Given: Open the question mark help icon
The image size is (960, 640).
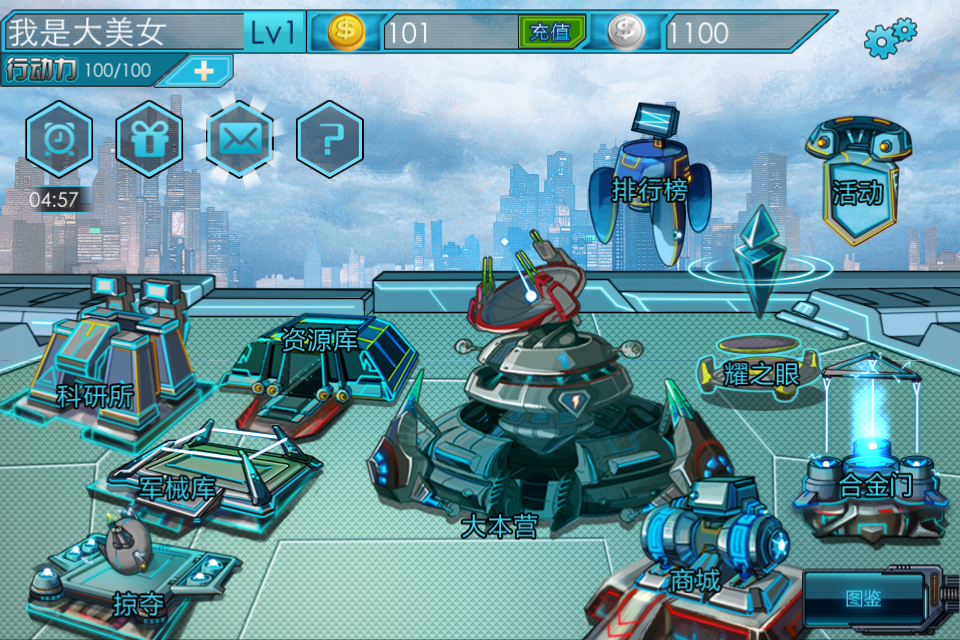Looking at the screenshot, I should click(x=329, y=139).
